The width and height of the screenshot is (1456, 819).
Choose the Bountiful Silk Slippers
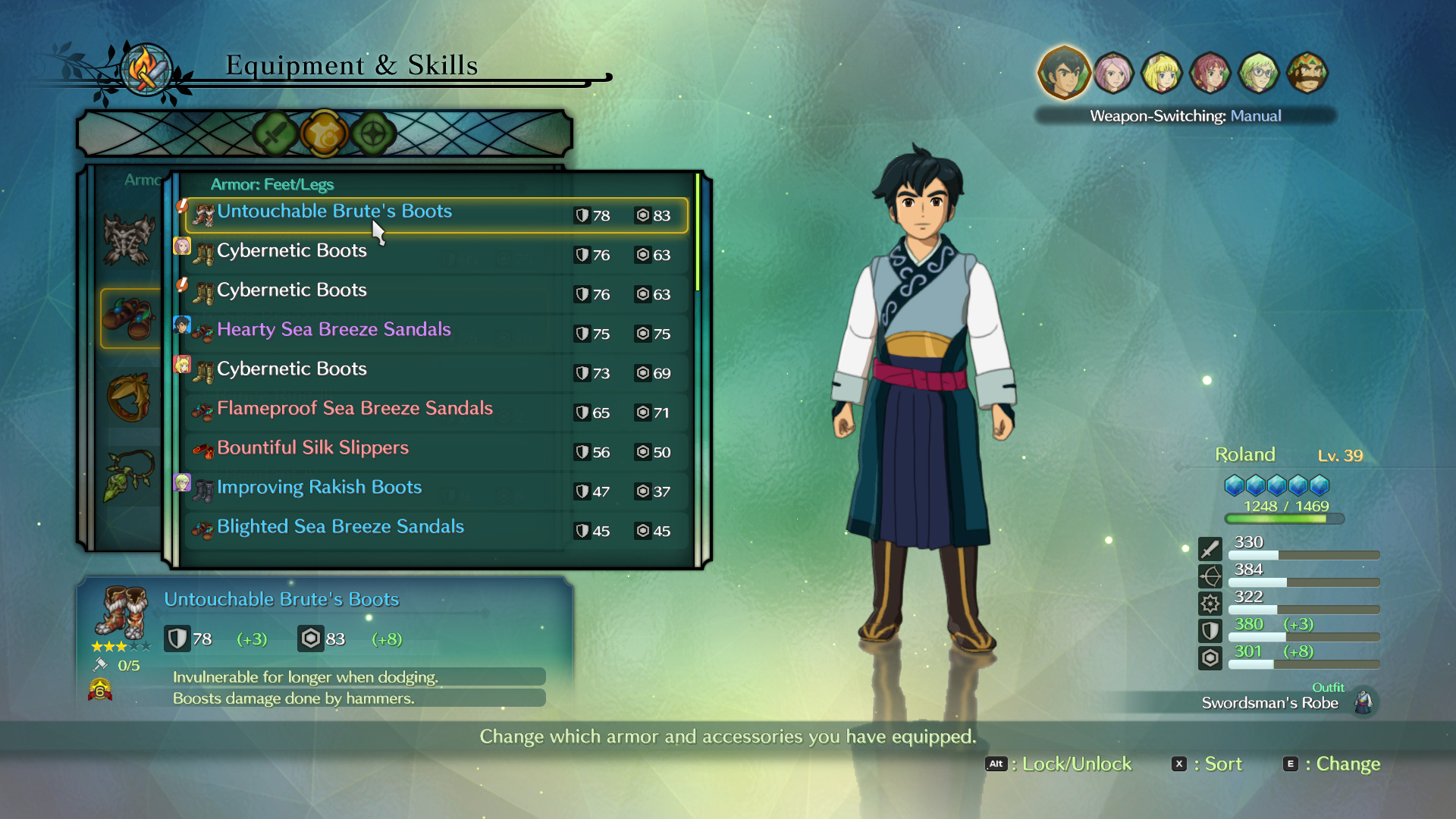[x=436, y=450]
